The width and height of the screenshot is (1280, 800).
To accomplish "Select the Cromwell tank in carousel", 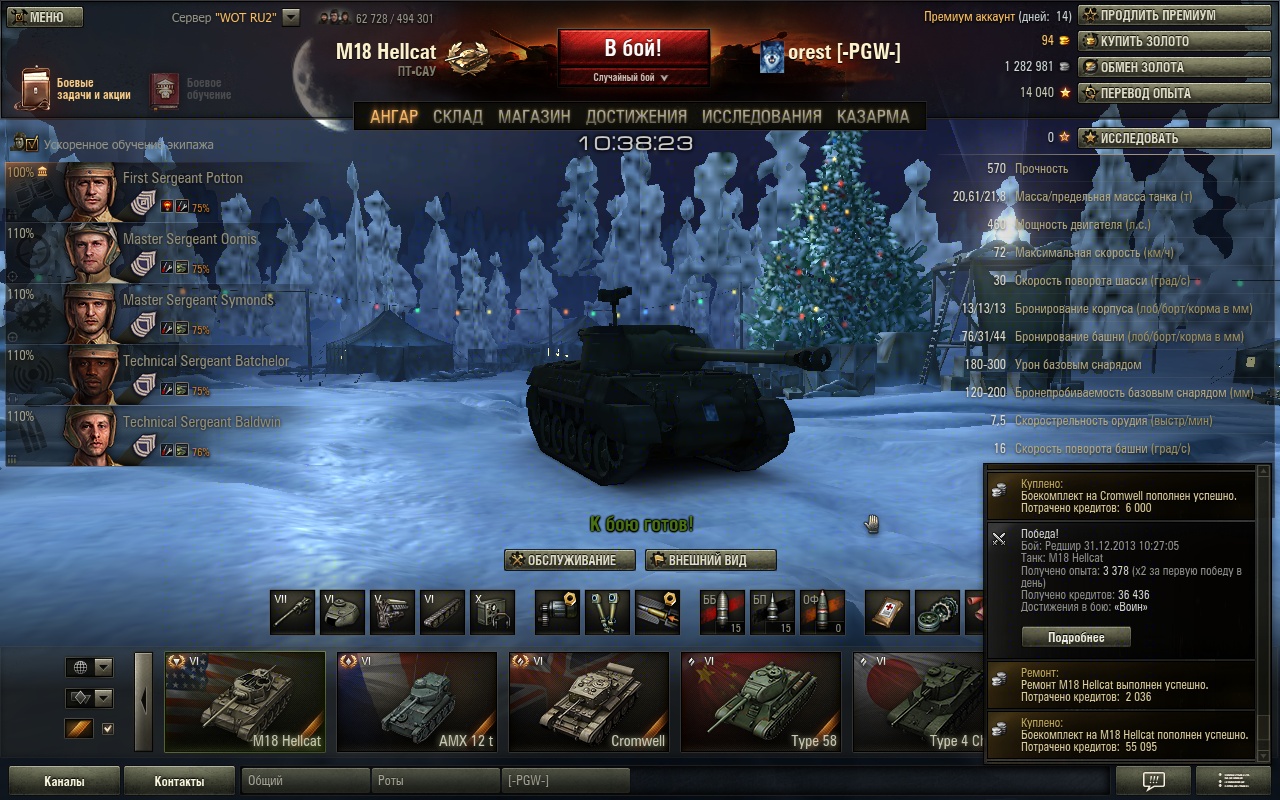I will (589, 701).
